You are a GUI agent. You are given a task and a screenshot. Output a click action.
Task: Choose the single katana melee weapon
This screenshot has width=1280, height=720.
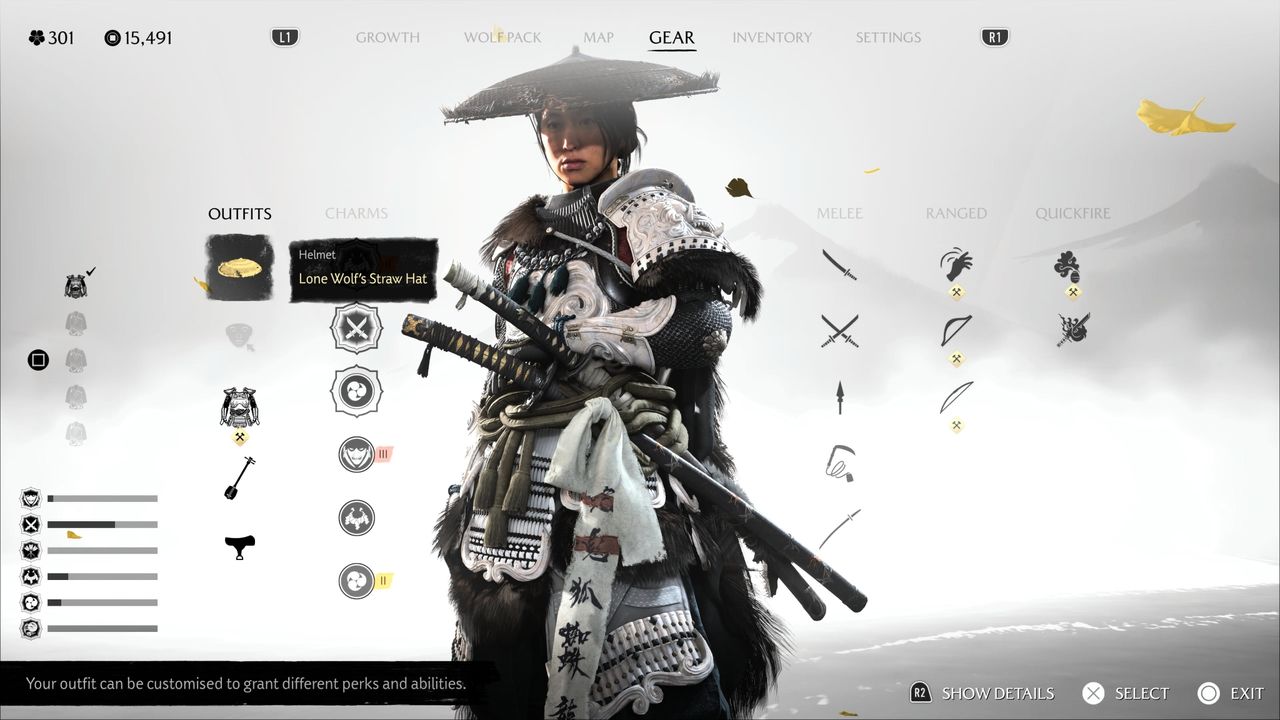click(x=839, y=265)
